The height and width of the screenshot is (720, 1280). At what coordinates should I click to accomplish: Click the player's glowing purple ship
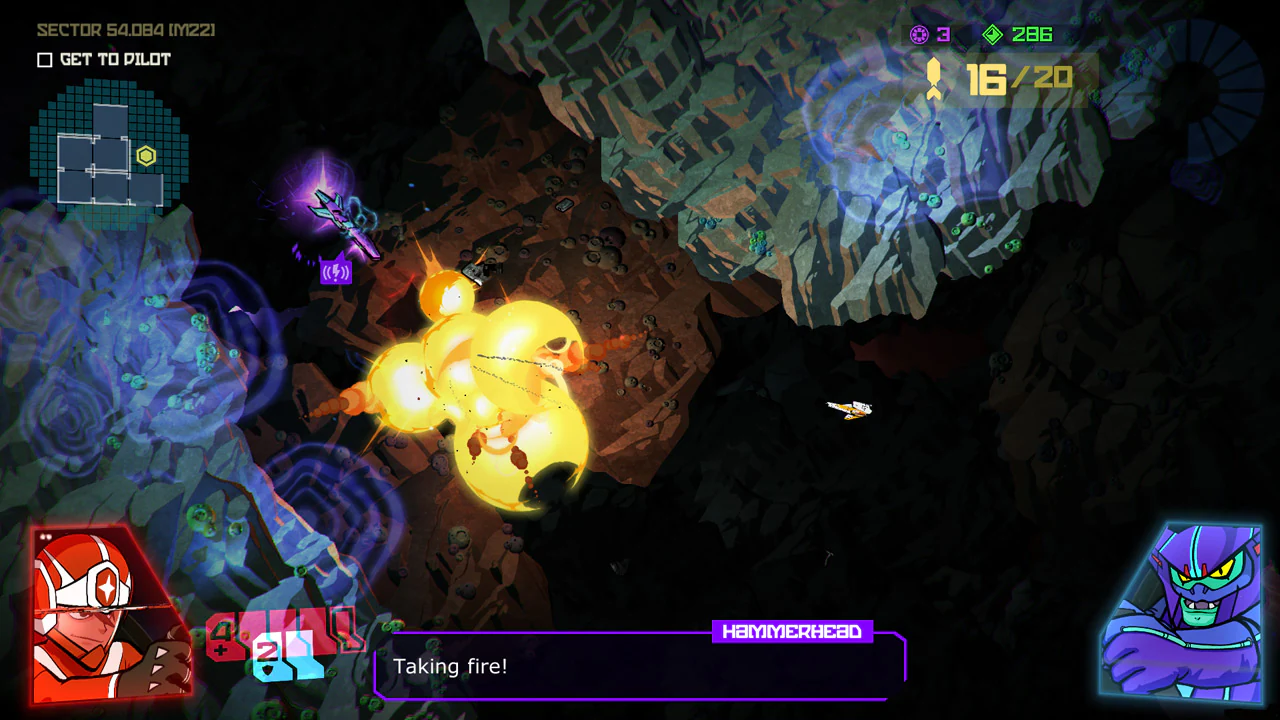(335, 210)
